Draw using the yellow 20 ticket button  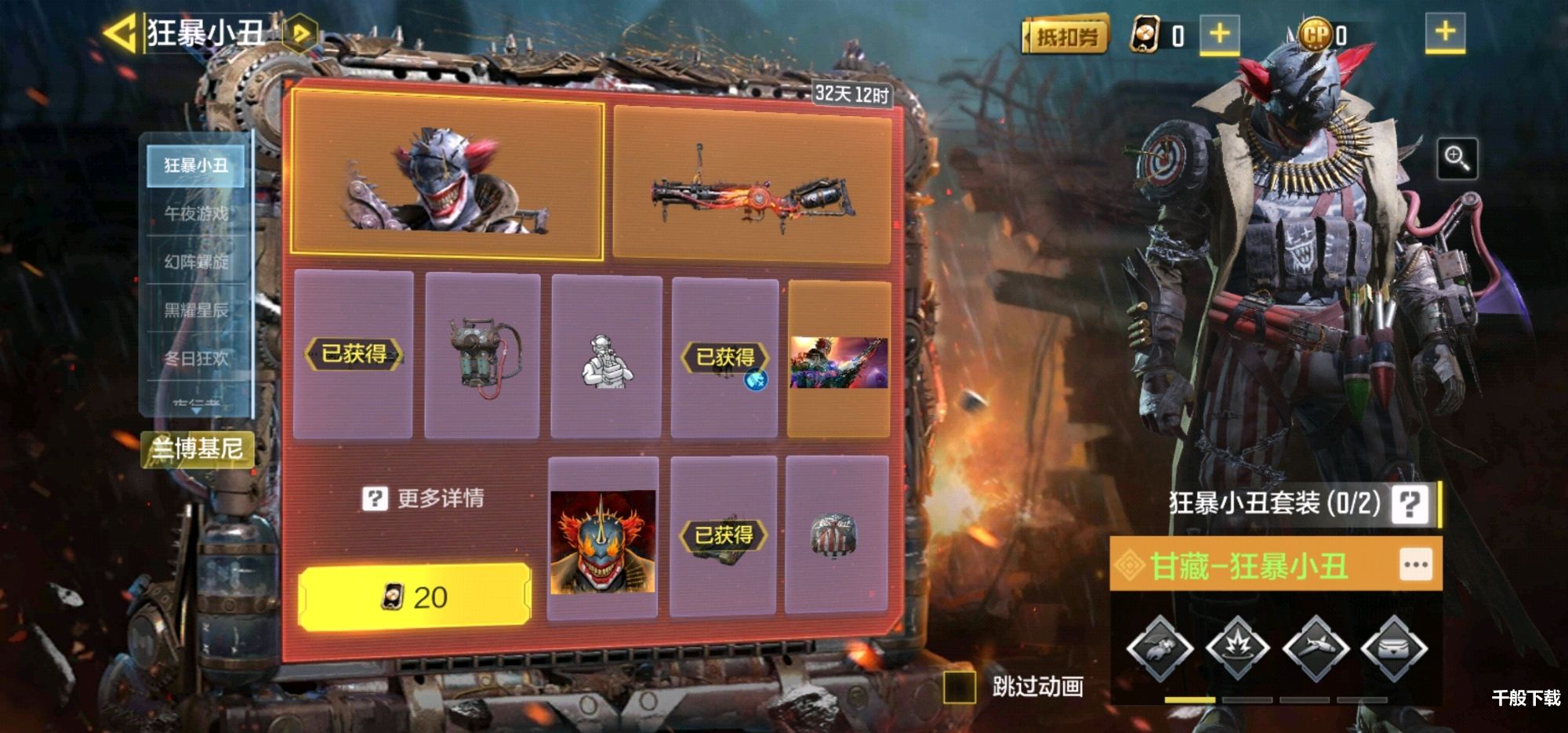click(x=414, y=597)
